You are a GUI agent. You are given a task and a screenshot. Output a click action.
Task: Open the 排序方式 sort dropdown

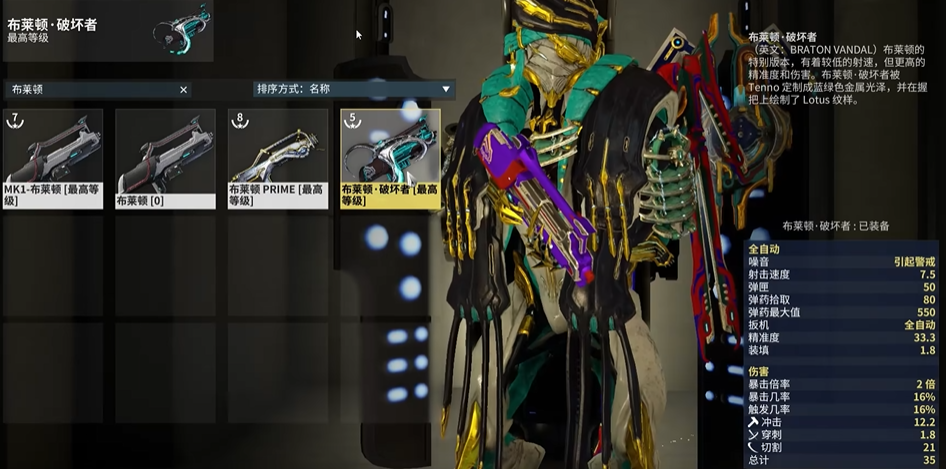pos(354,89)
